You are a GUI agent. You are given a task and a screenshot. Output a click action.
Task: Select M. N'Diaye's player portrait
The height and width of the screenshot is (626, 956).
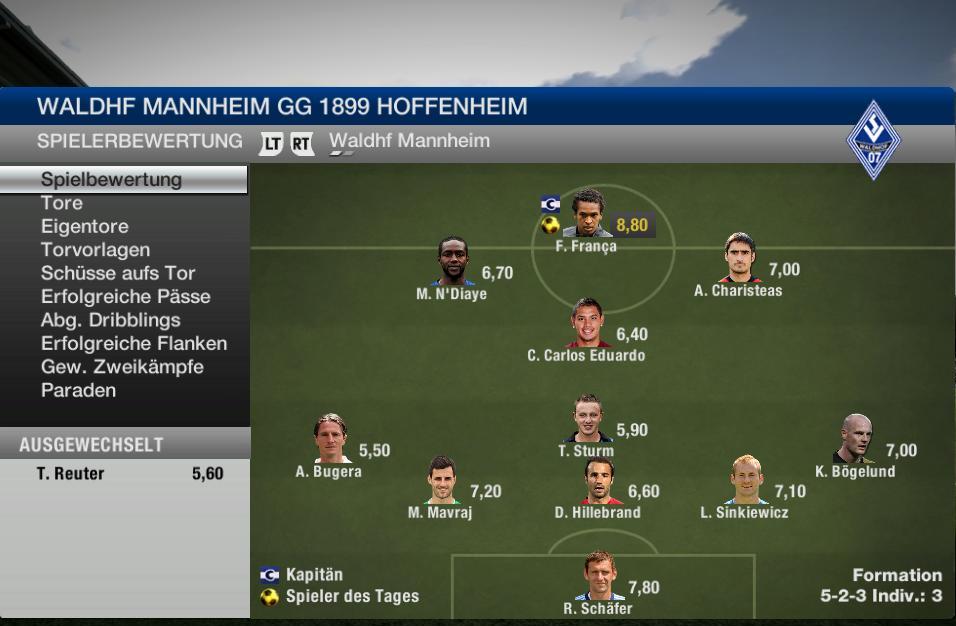[455, 263]
